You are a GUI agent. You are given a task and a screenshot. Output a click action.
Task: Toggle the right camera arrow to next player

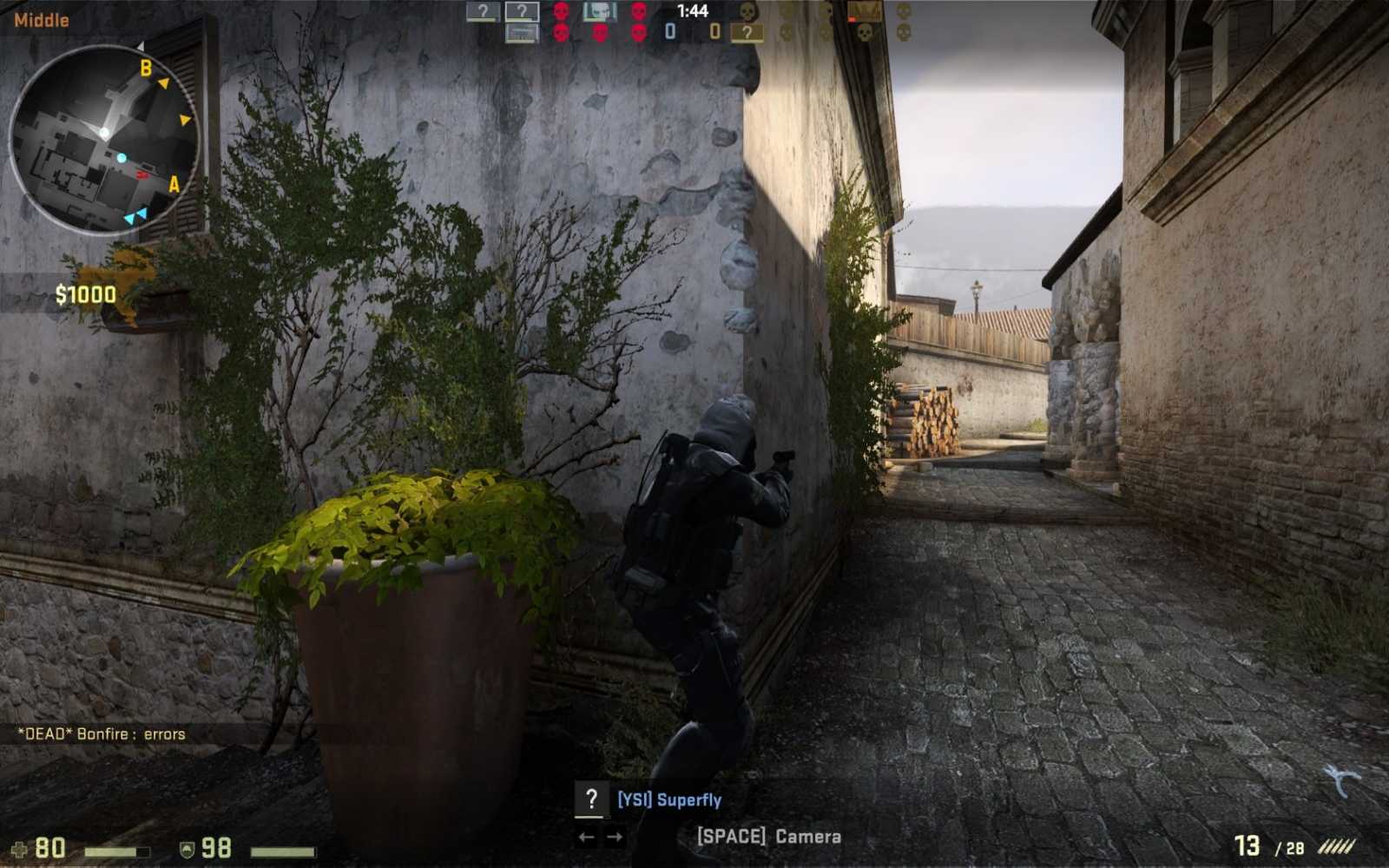pyautogui.click(x=615, y=838)
